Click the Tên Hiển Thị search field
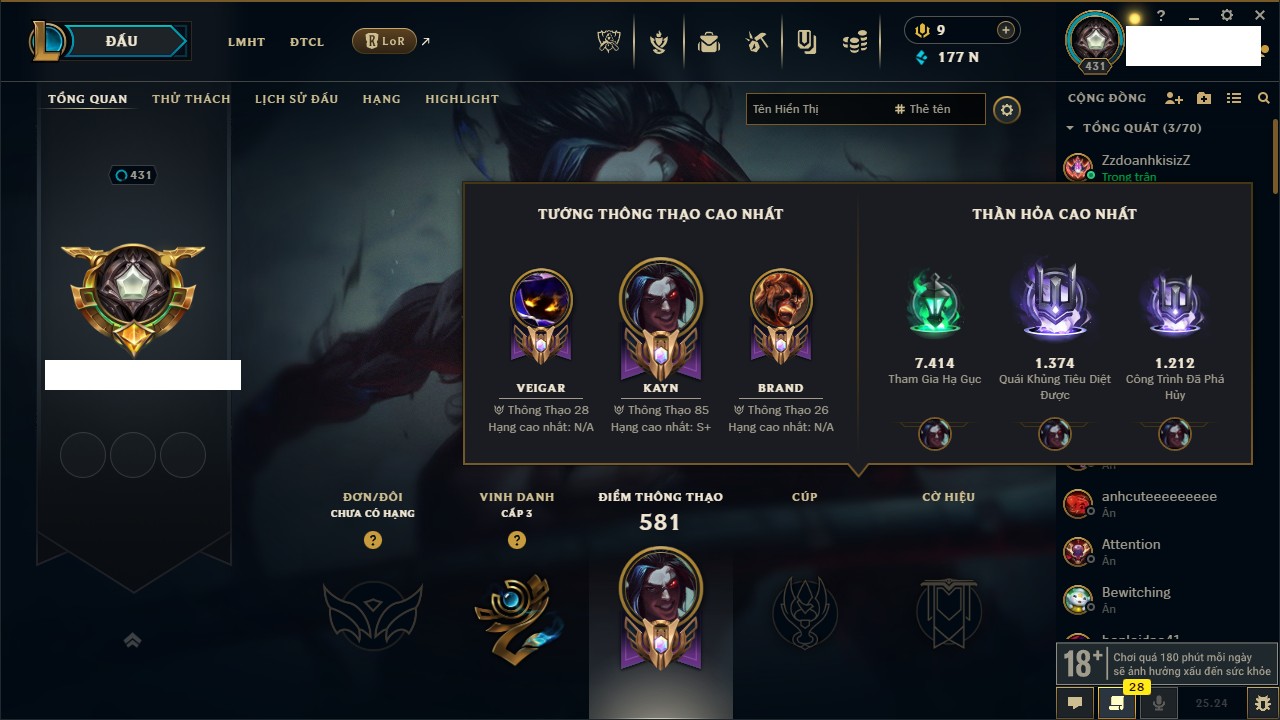 click(x=815, y=109)
